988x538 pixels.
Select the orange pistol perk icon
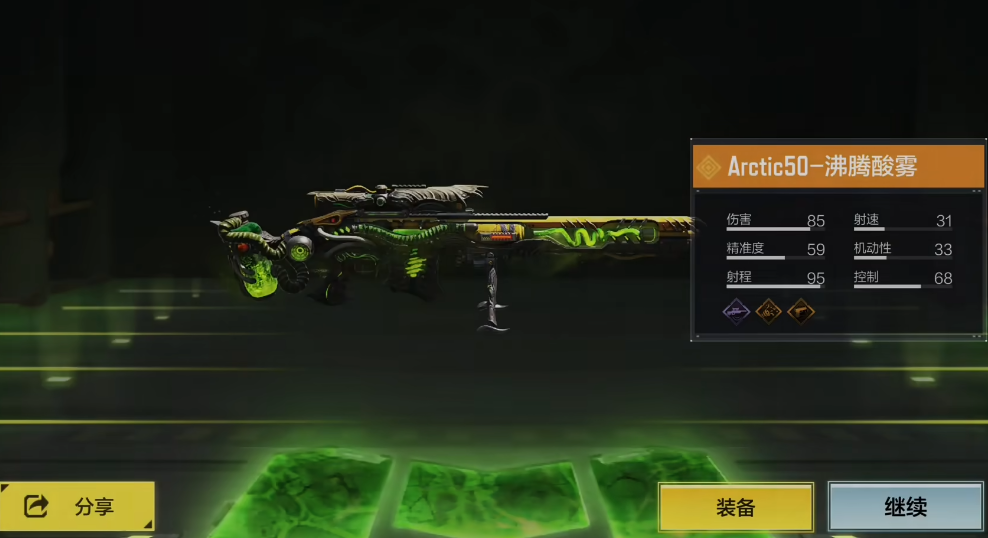tap(801, 311)
